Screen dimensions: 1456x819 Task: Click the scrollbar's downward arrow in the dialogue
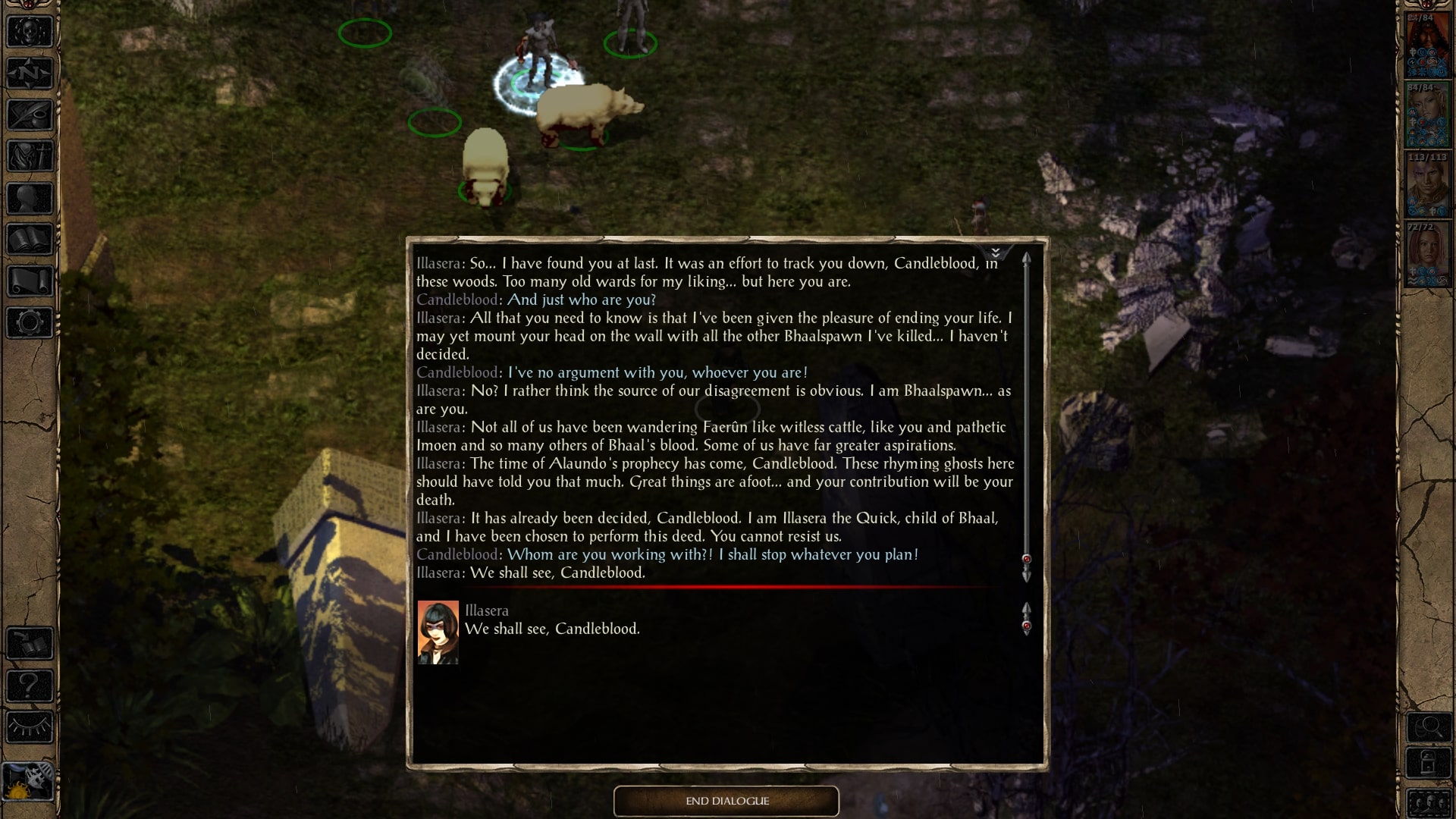point(1028,576)
